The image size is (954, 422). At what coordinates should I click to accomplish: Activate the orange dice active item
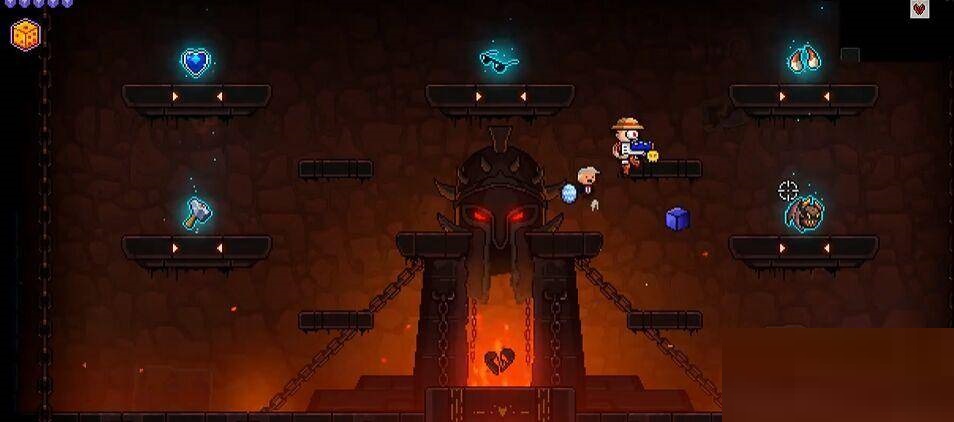(26, 34)
